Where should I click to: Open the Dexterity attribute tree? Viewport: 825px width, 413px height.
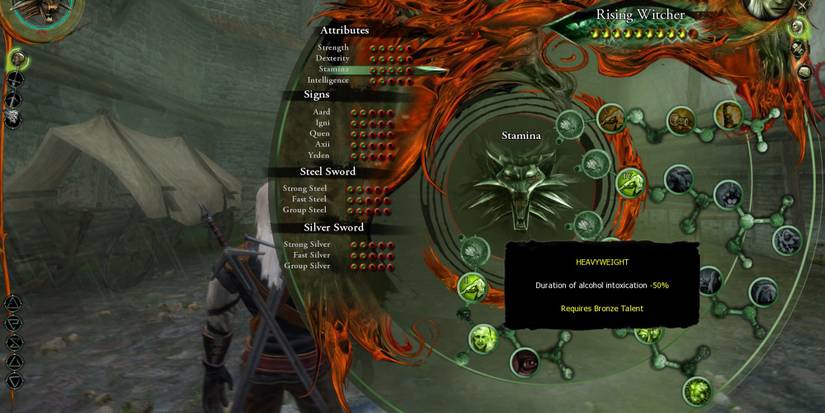[333, 58]
